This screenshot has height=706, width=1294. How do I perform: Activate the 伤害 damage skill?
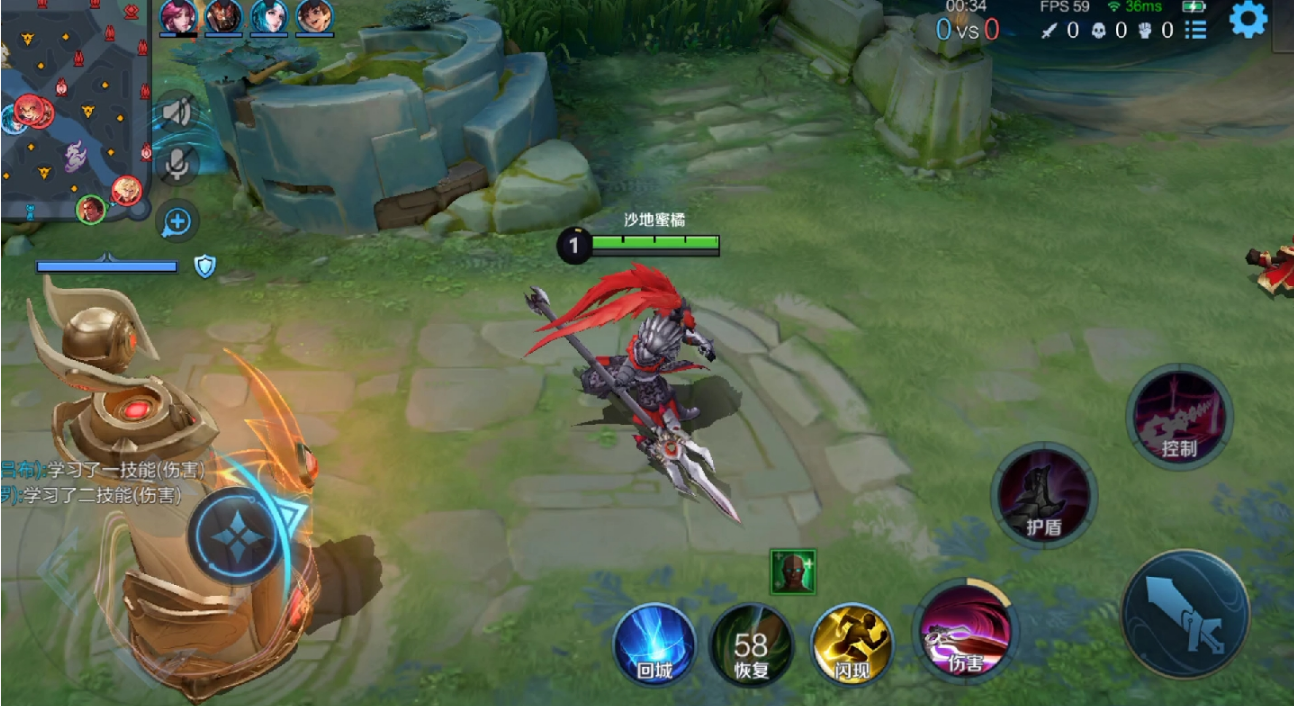click(965, 632)
